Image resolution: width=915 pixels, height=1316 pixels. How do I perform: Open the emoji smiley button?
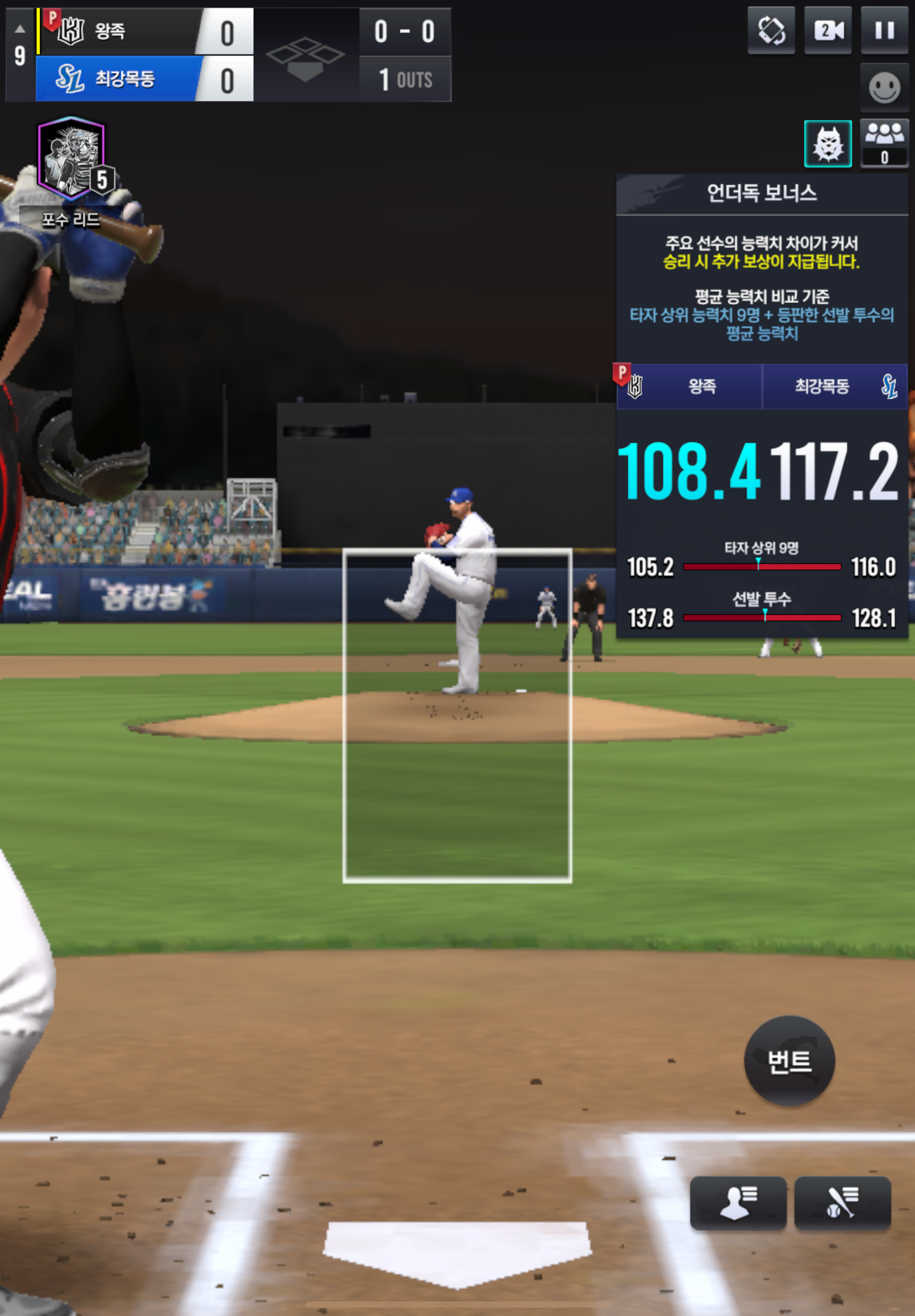coord(884,88)
